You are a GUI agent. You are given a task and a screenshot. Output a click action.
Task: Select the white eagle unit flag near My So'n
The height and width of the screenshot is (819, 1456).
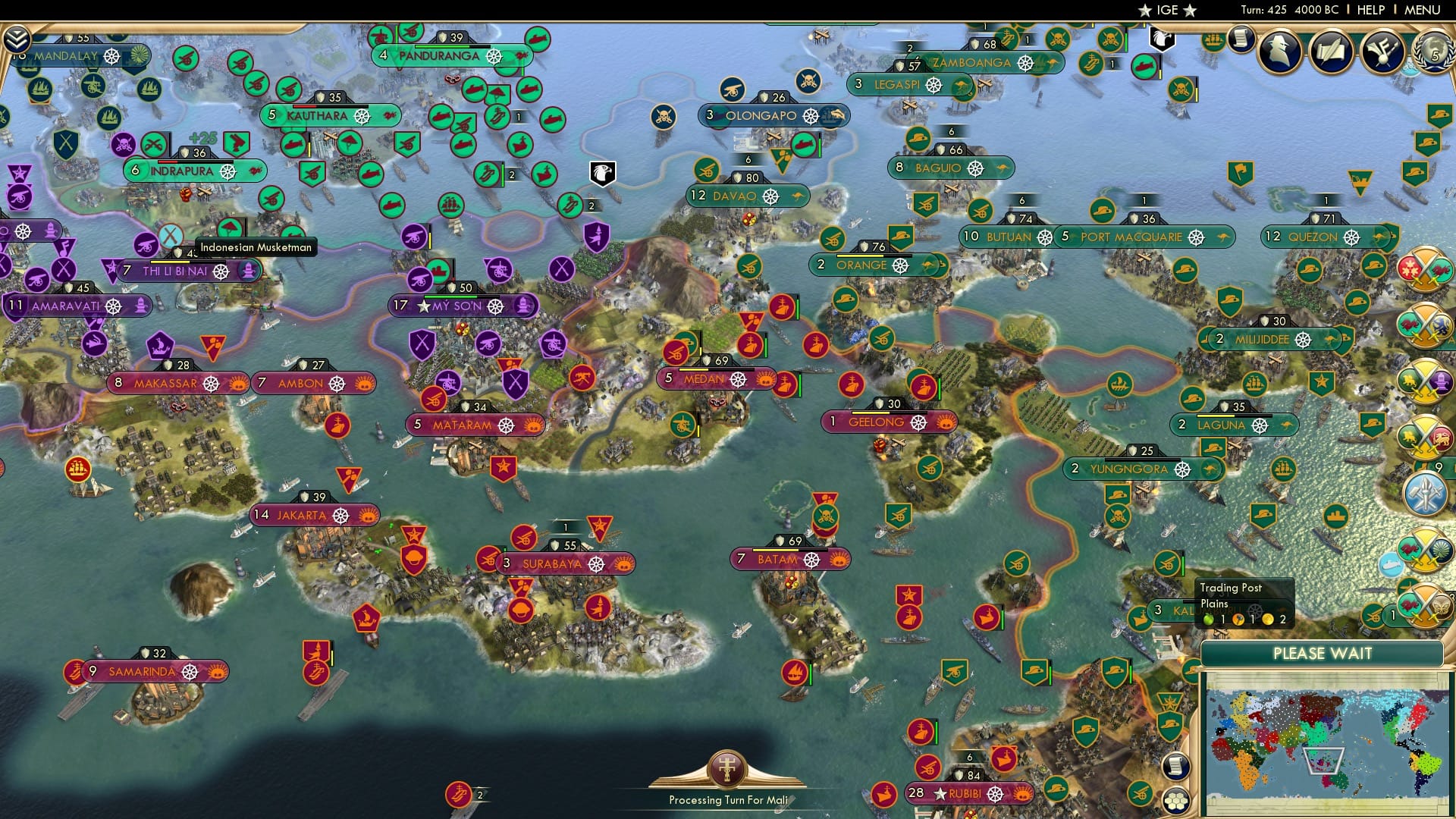point(601,174)
